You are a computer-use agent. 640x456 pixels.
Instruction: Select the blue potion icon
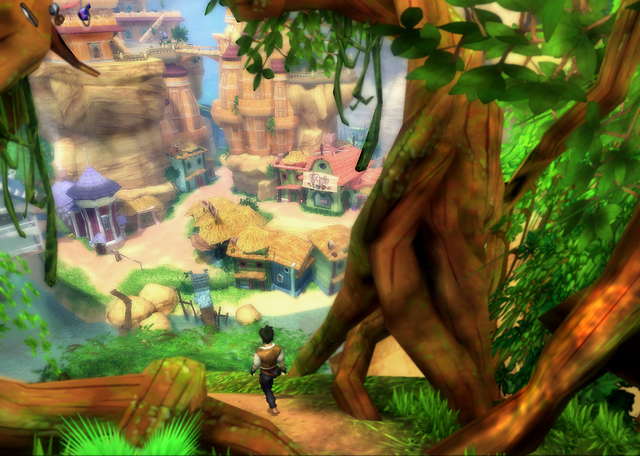84,12
